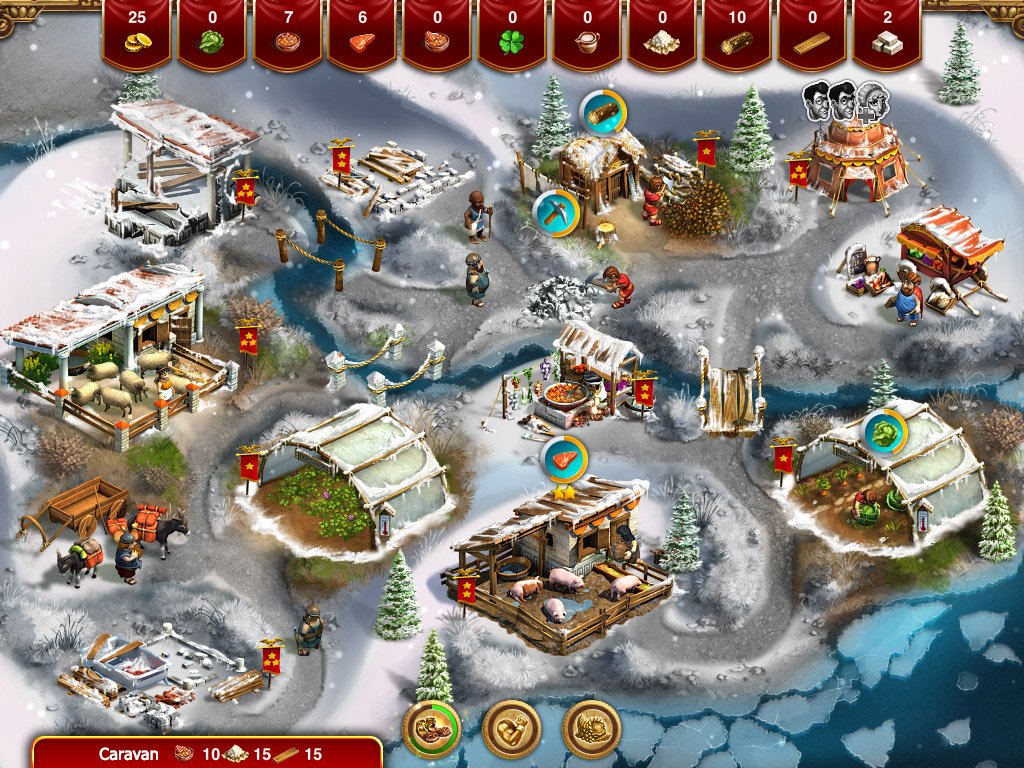
Task: Click the gold coins resource banner
Action: pyautogui.click(x=136, y=34)
